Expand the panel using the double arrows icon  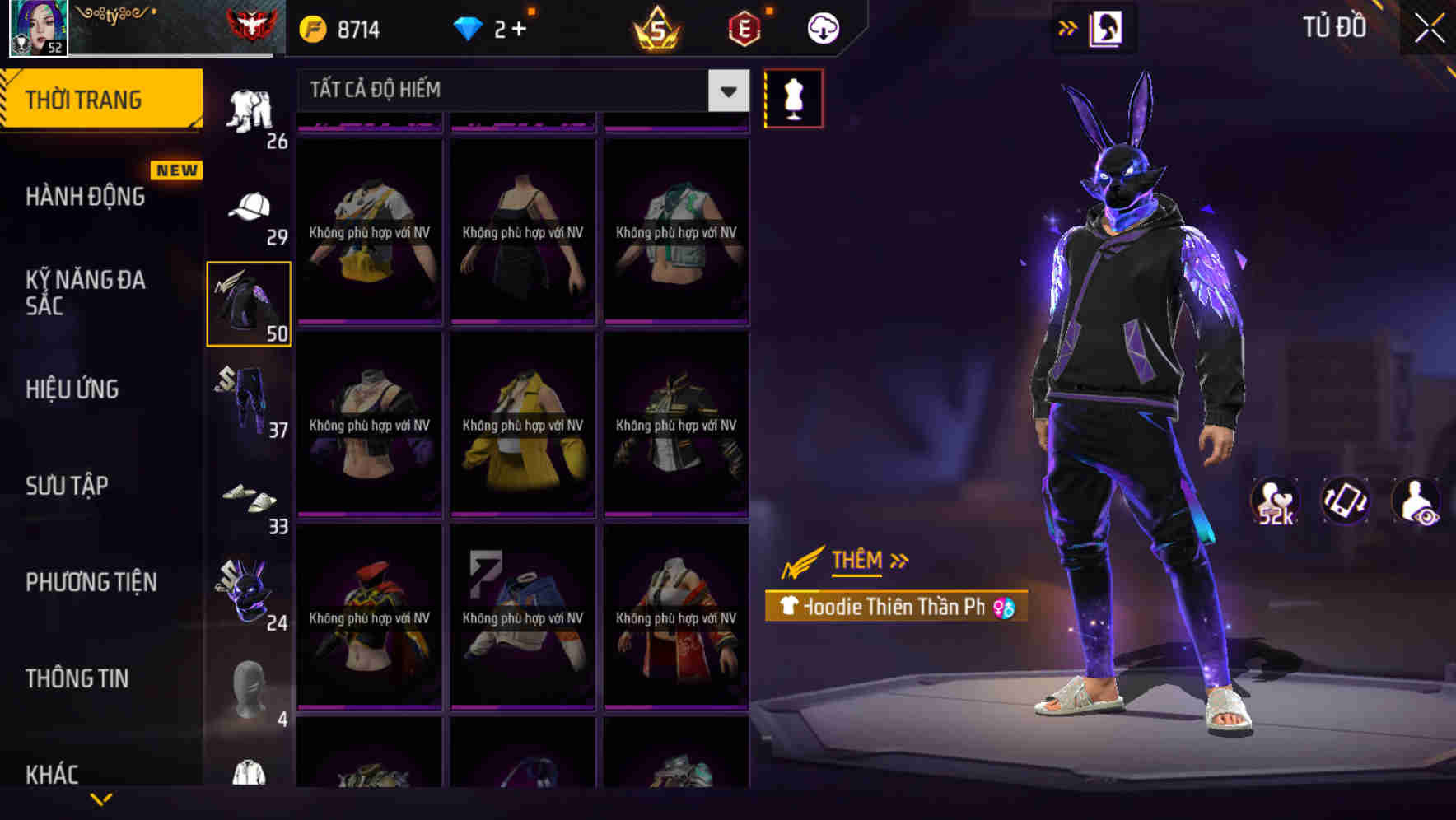[1068, 27]
